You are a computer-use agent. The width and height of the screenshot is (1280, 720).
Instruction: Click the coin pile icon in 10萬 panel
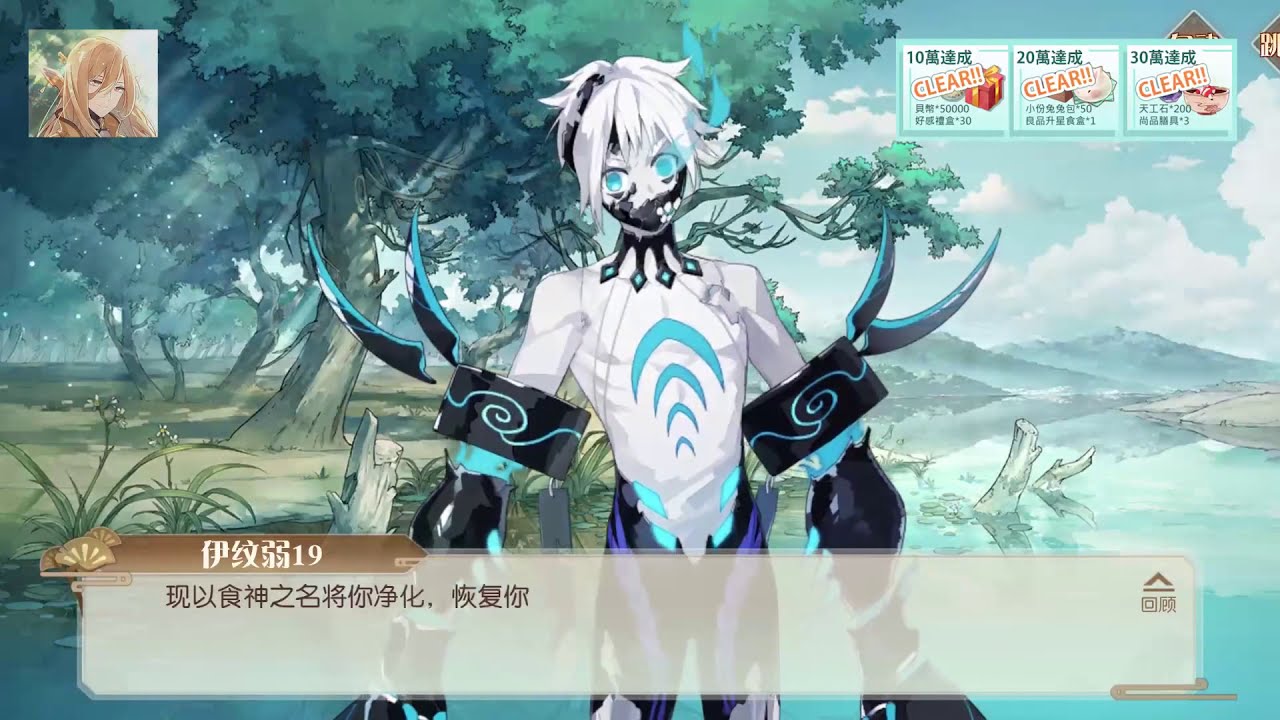point(953,95)
